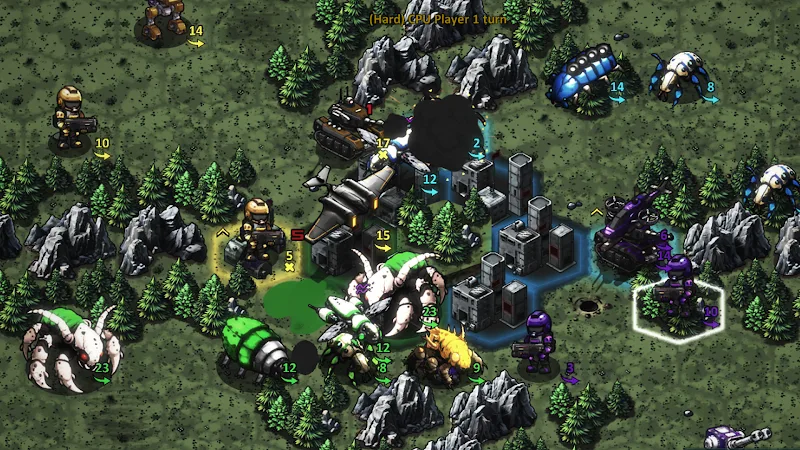
Task: Select the purple soldier in the white-outlined hex
Action: (x=680, y=290)
